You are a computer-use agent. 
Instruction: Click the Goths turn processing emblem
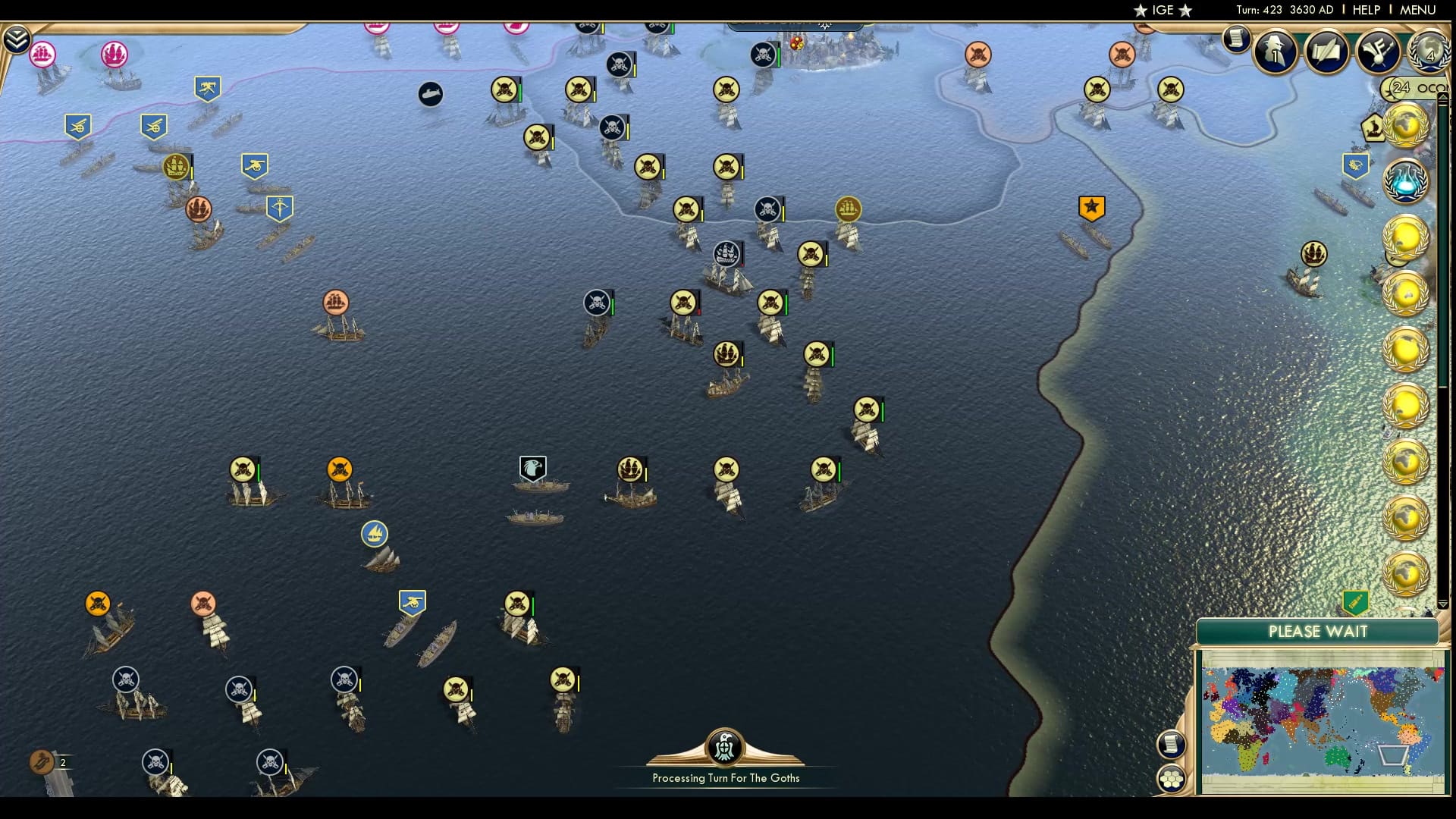click(x=726, y=747)
